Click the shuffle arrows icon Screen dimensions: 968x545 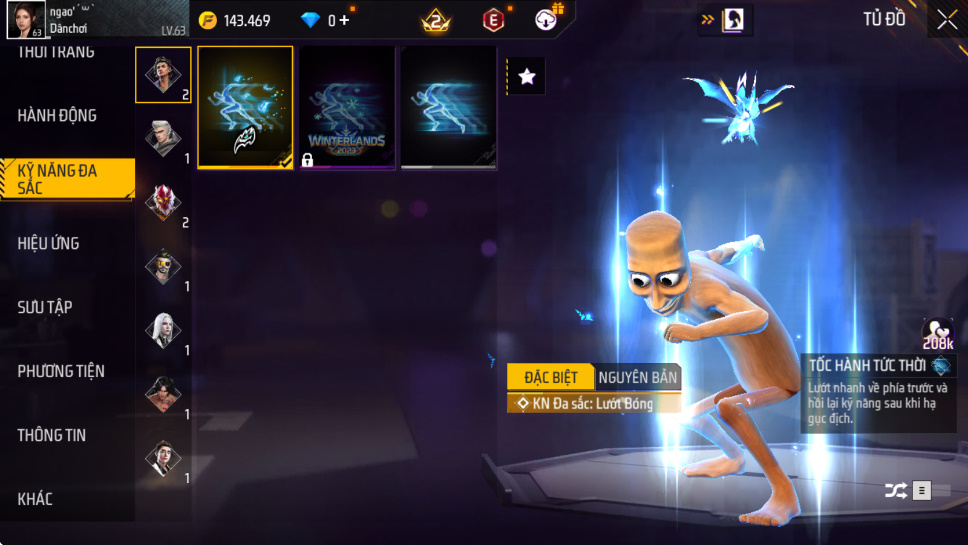[896, 490]
